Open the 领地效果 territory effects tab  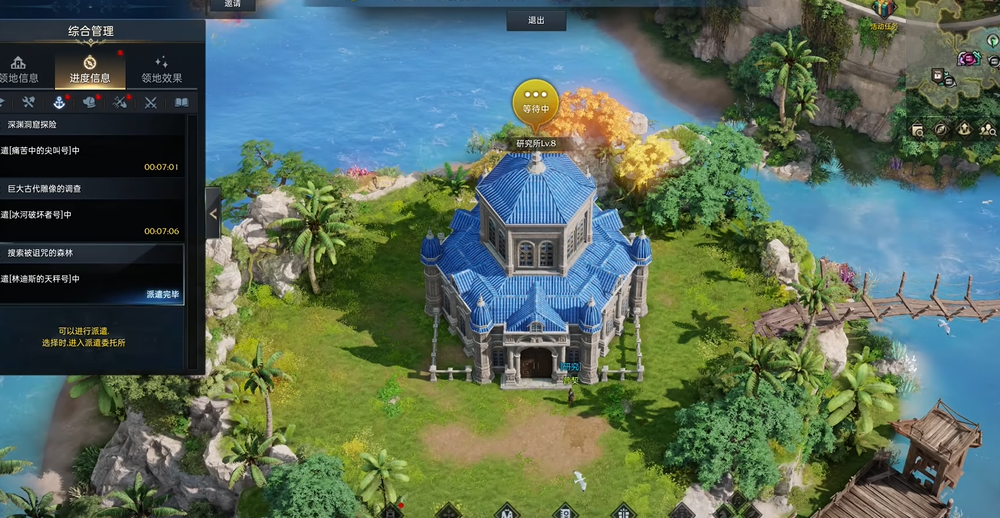click(x=161, y=69)
